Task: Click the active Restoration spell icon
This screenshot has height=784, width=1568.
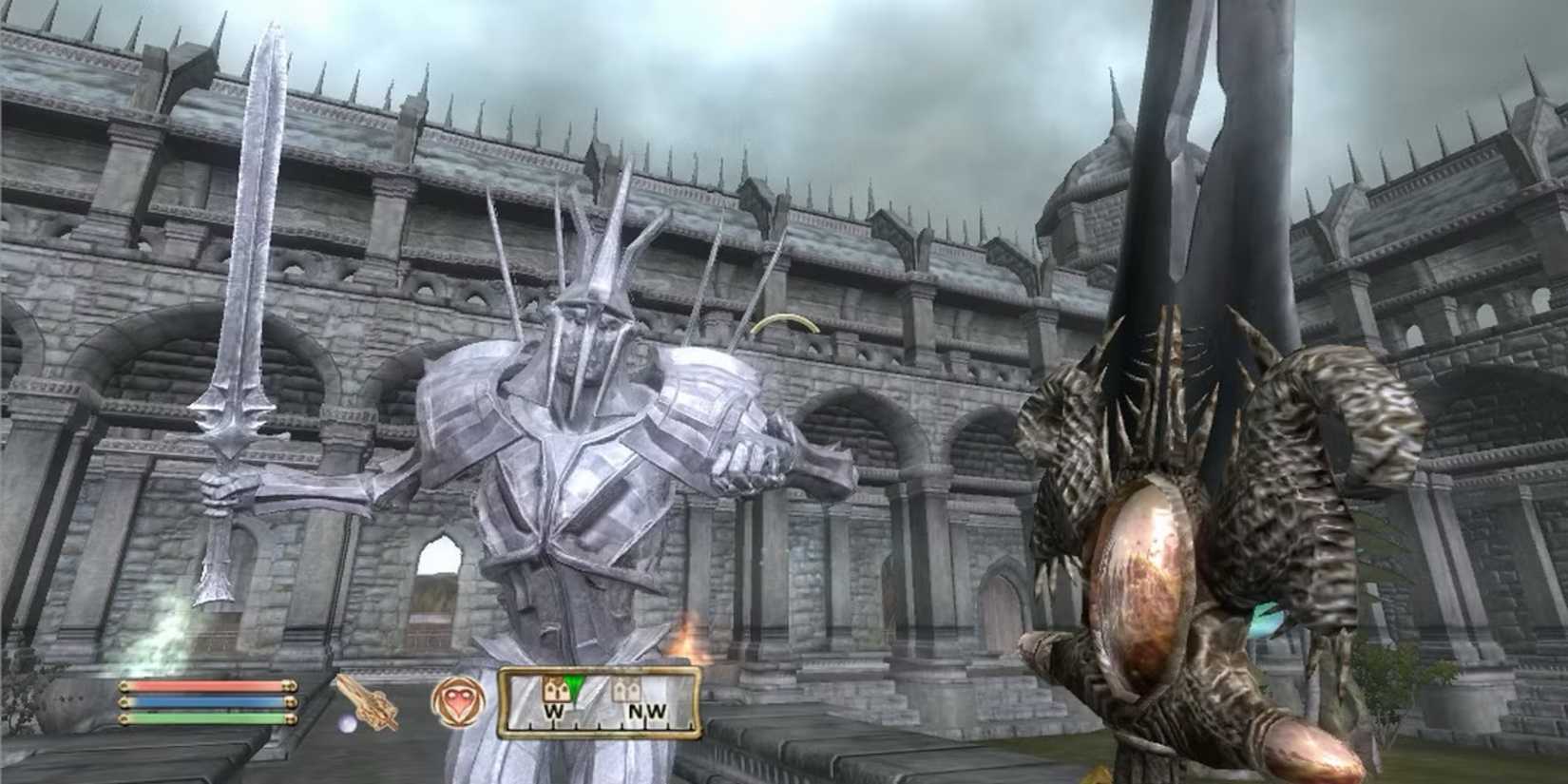Action: 460,701
